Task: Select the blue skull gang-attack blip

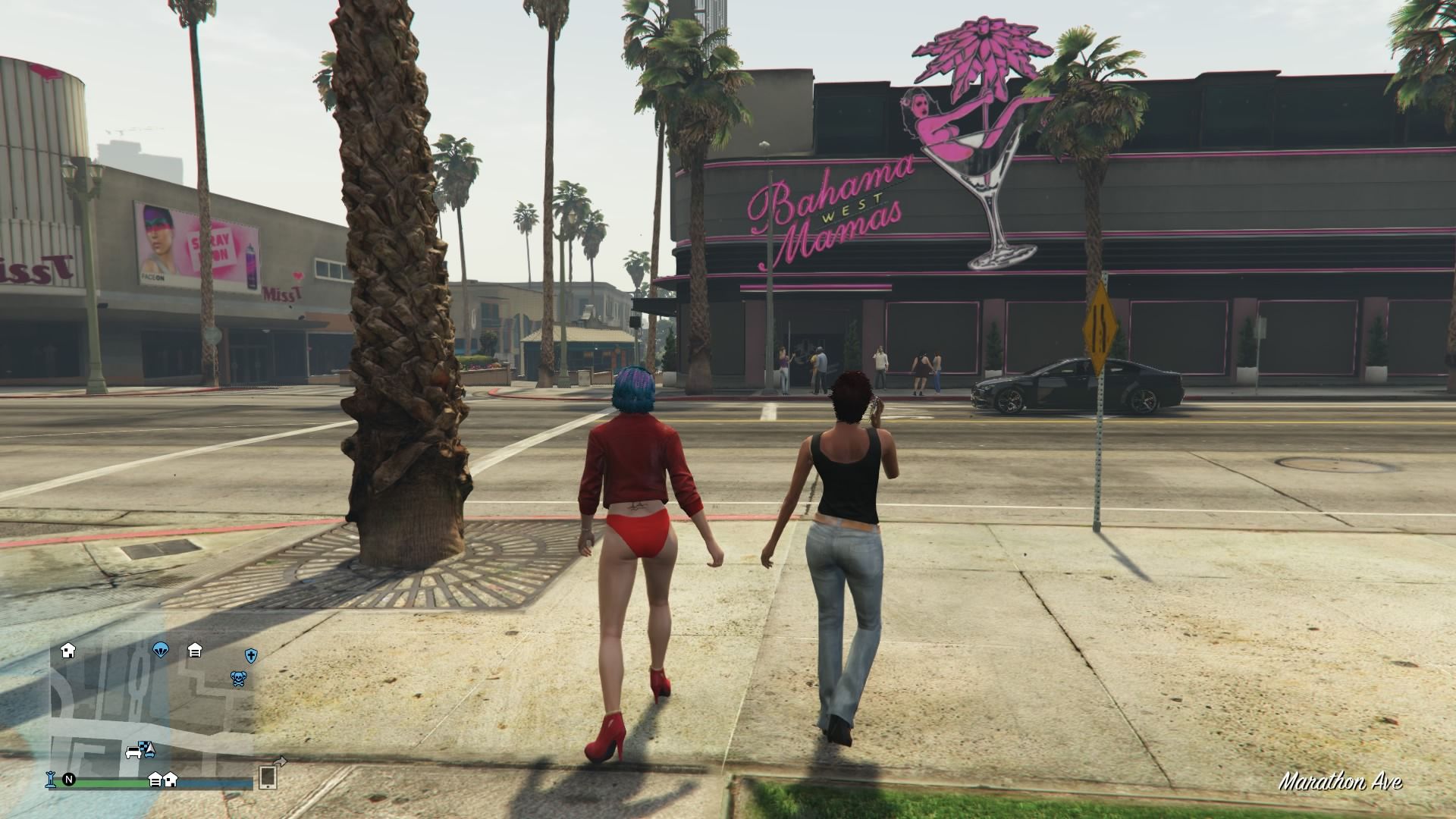Action: click(x=237, y=679)
